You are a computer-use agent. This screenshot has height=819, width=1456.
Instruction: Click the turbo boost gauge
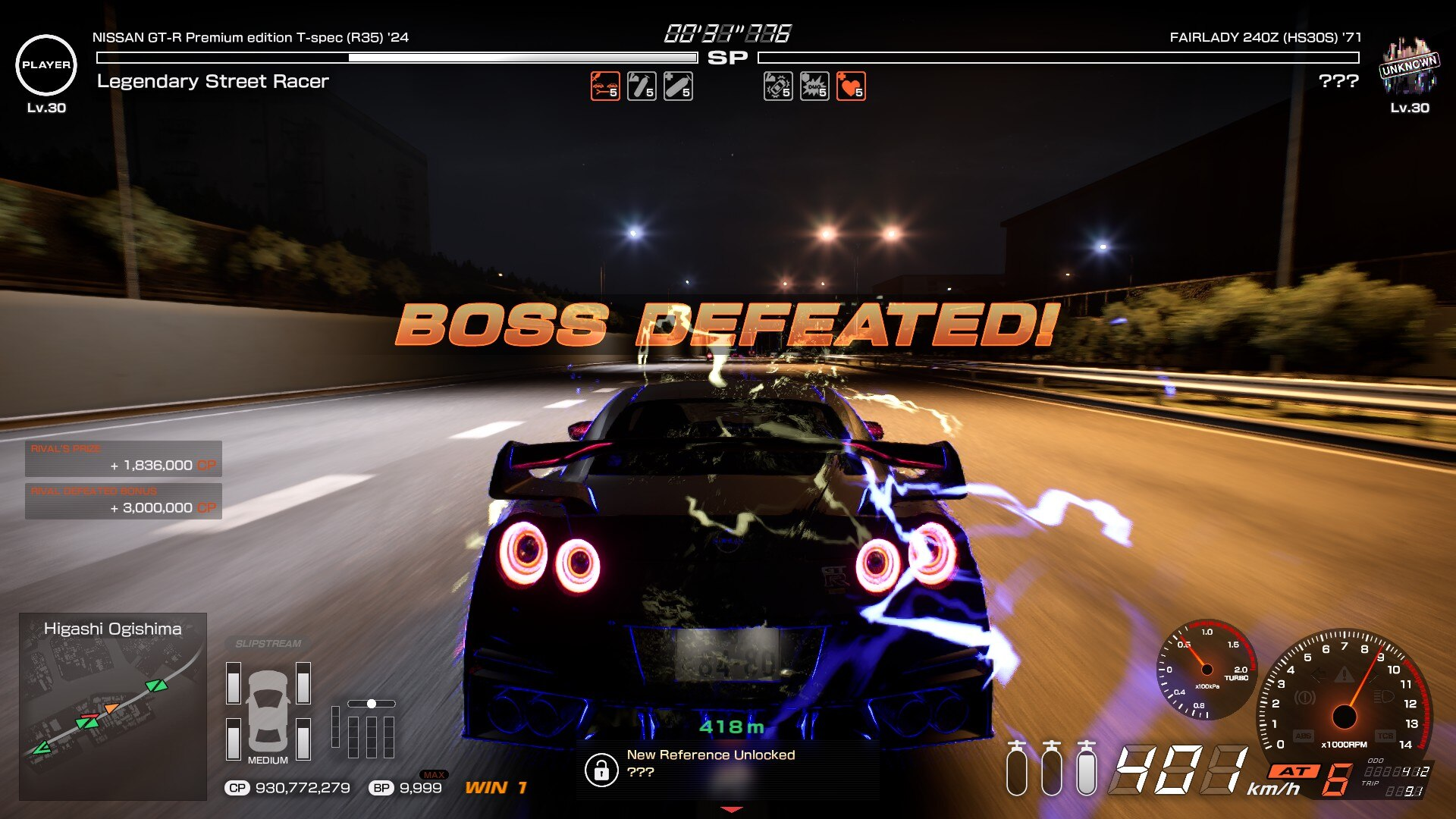tap(1207, 670)
